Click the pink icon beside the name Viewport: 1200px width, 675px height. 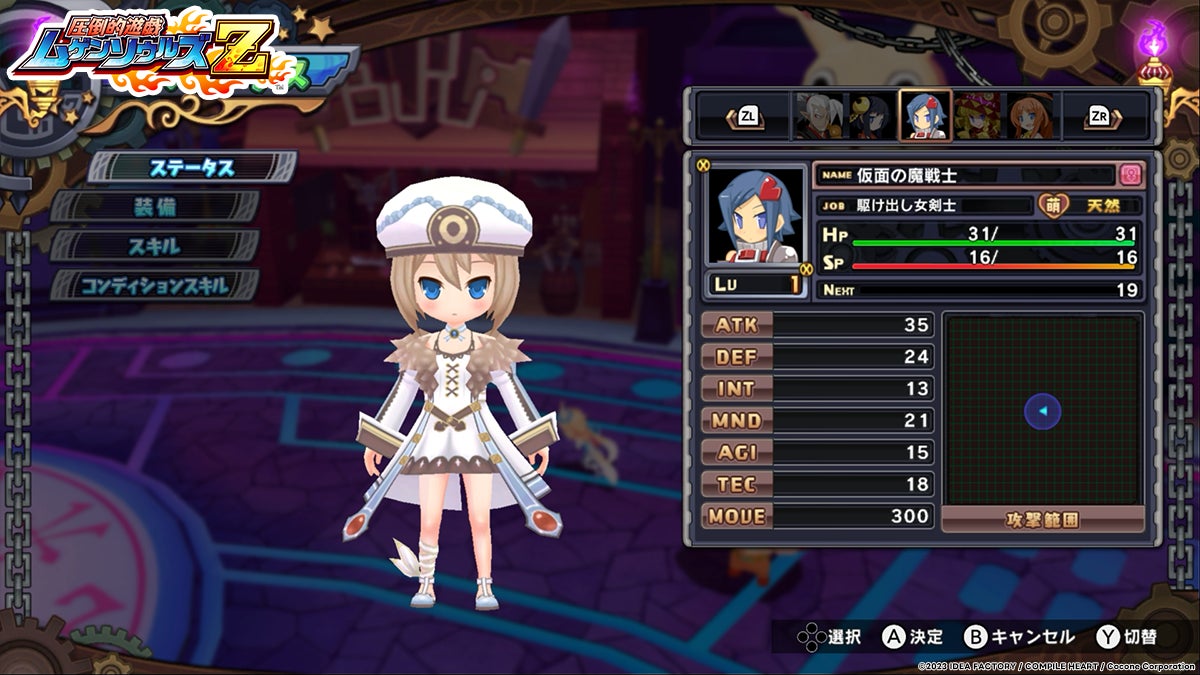pos(1130,174)
